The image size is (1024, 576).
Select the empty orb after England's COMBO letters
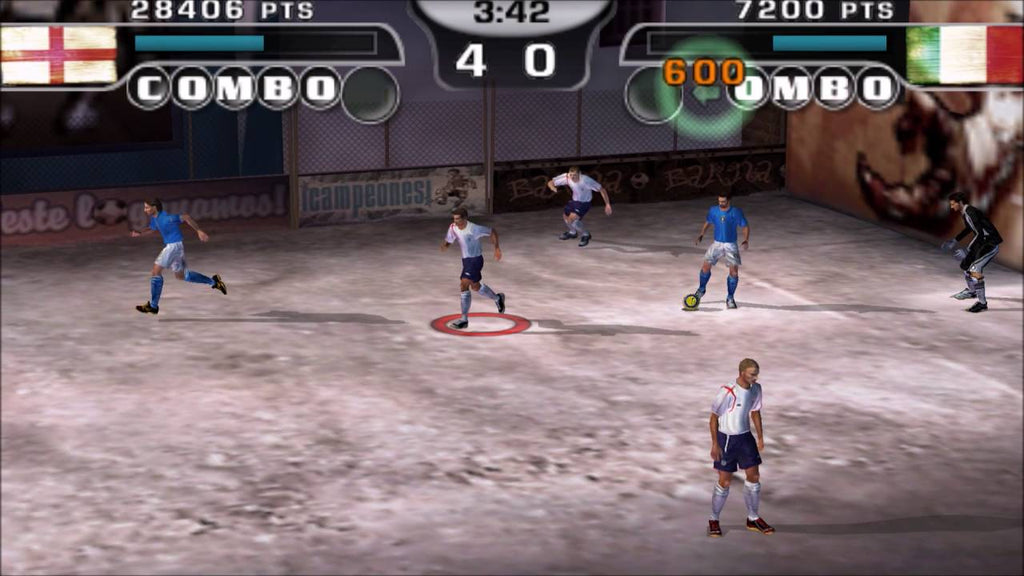pyautogui.click(x=370, y=94)
